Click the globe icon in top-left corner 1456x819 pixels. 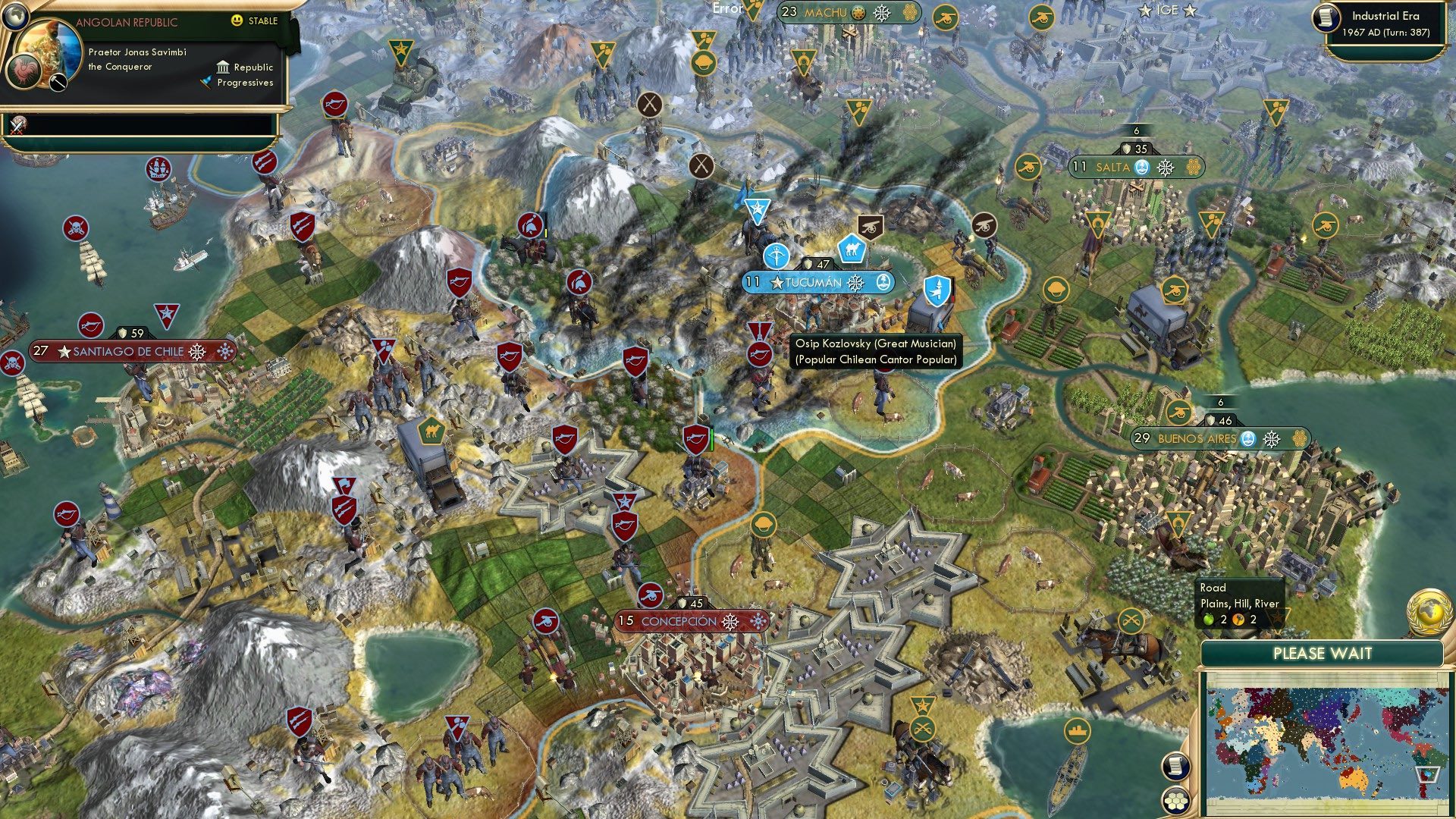tap(16, 18)
